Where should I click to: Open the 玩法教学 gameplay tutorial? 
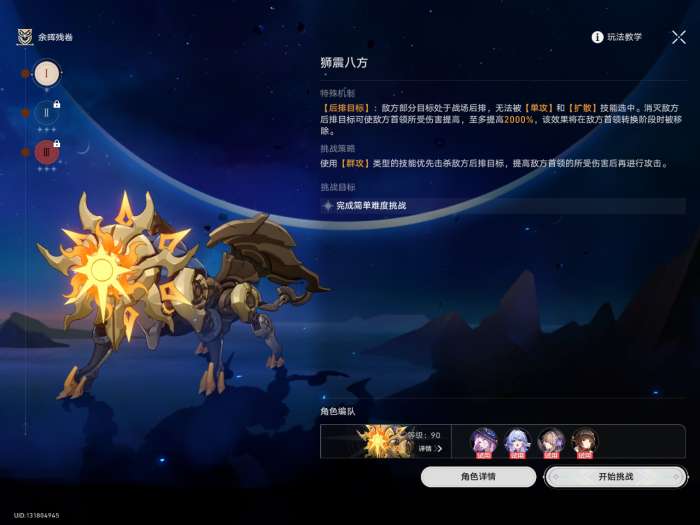tap(617, 37)
